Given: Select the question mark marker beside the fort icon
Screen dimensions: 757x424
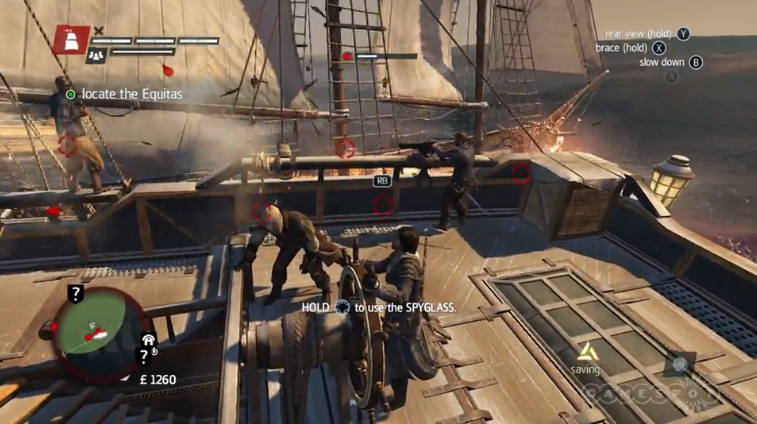Looking at the screenshot, I should point(144,356).
